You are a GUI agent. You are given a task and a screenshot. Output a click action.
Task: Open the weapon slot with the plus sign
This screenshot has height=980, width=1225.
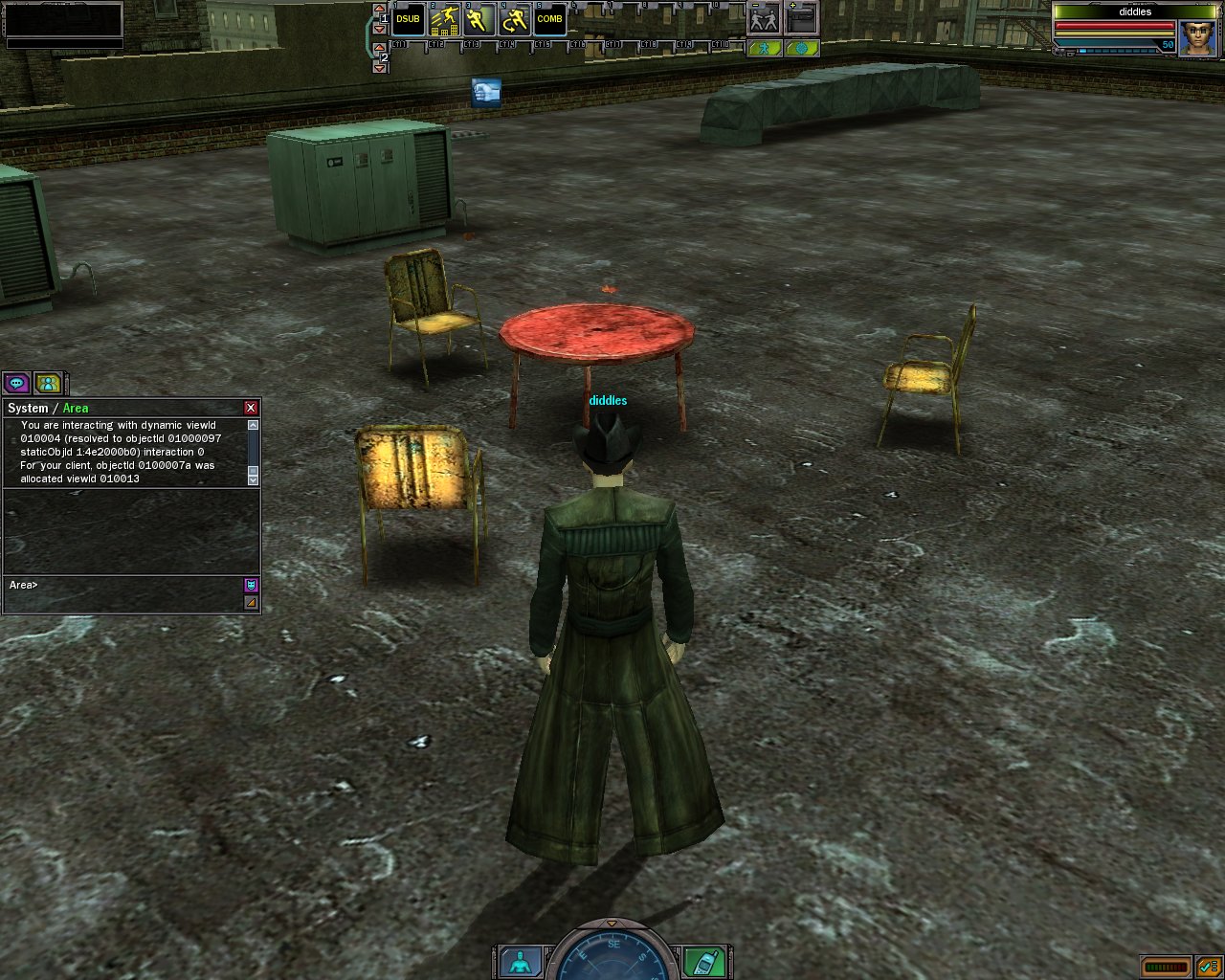[x=801, y=19]
